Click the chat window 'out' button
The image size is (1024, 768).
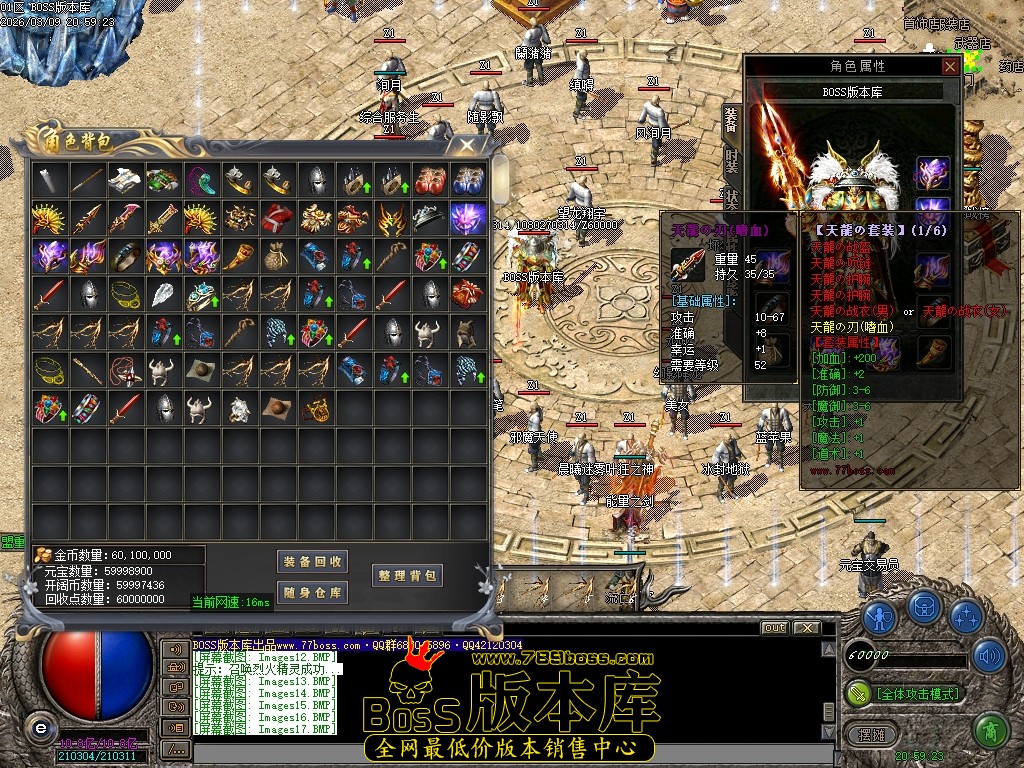pos(773,628)
